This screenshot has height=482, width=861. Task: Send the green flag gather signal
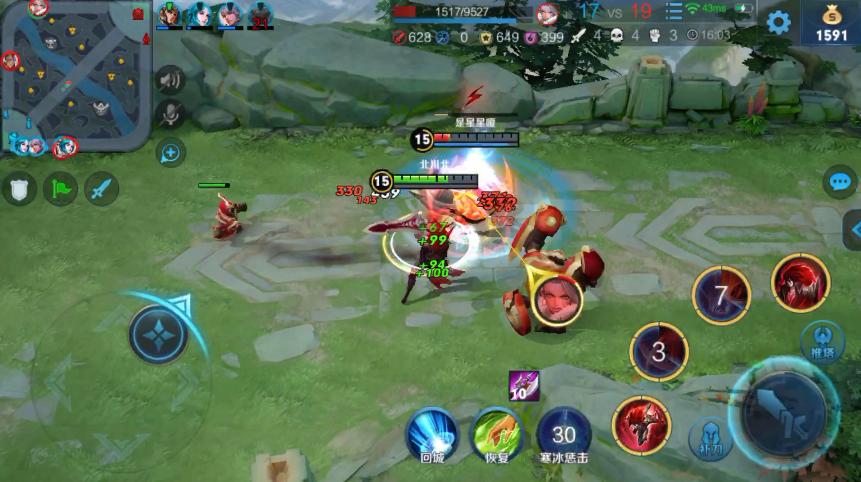click(60, 188)
